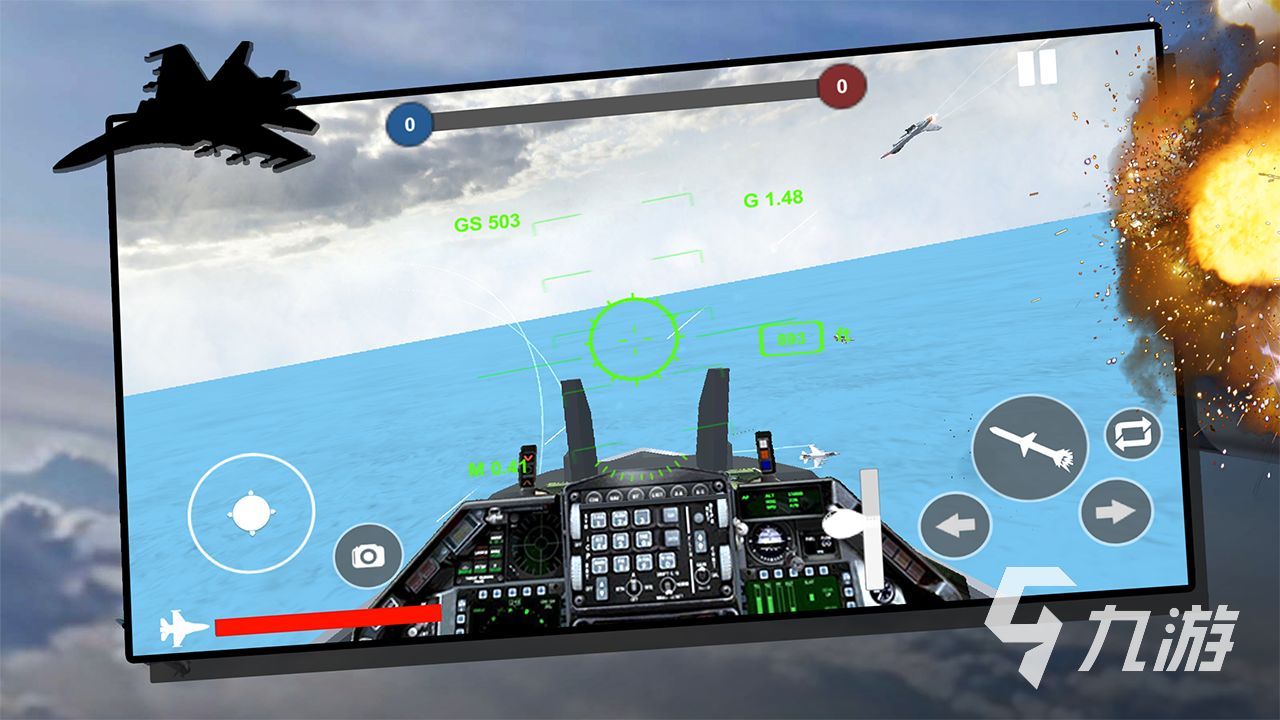Tap the right arrow button
The width and height of the screenshot is (1280, 720).
1116,512
